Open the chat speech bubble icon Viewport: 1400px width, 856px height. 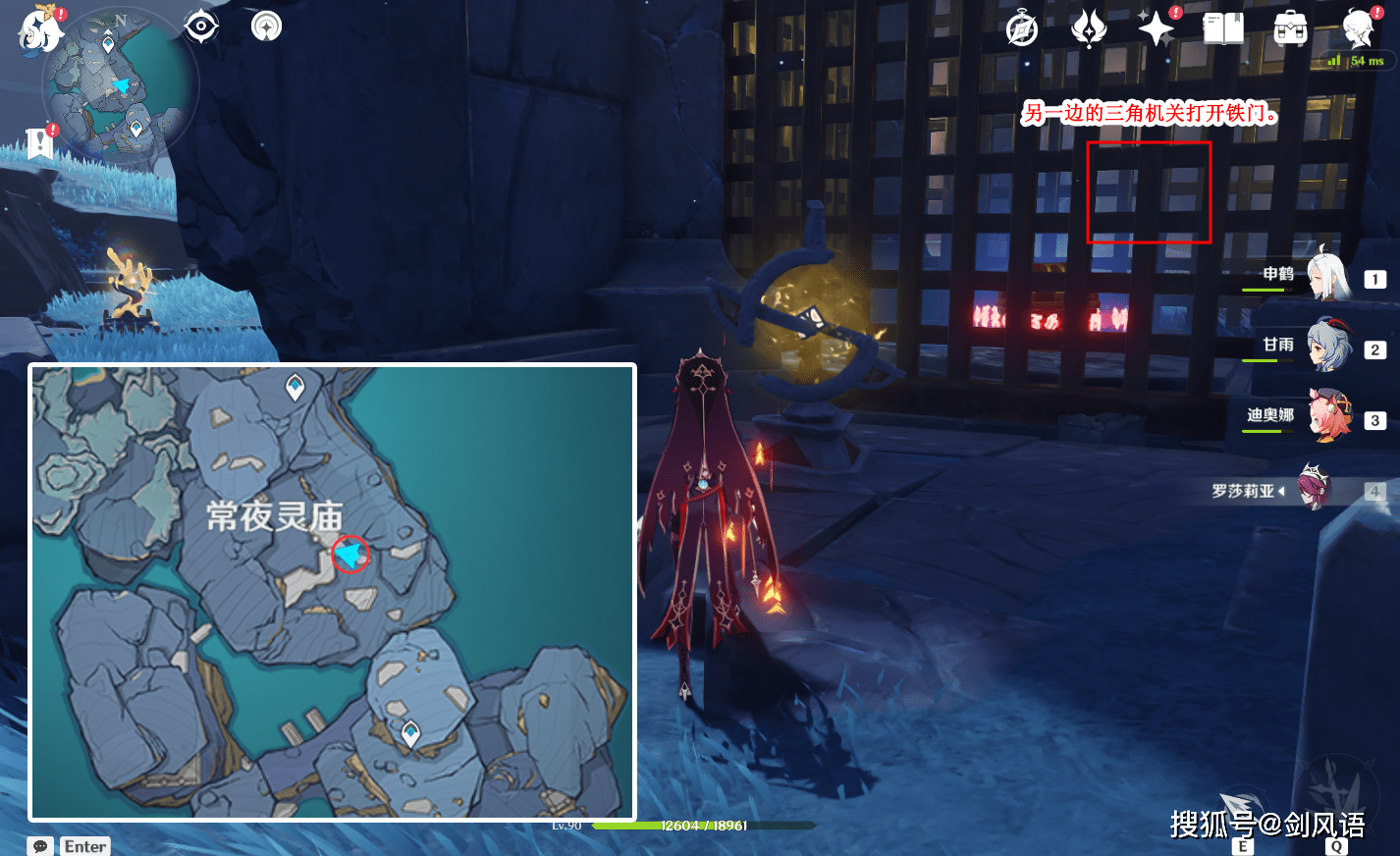40,846
